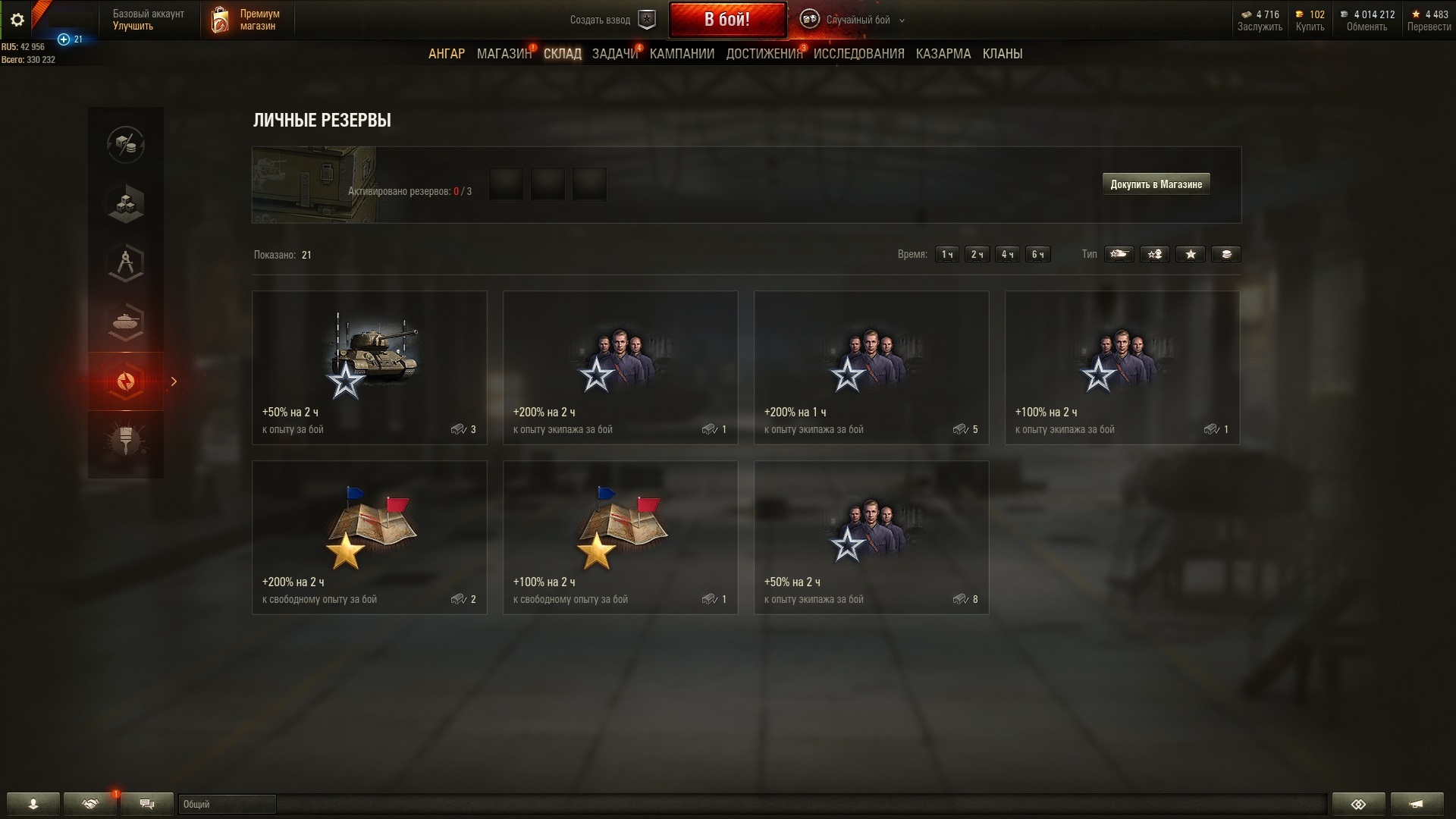Start battle with the В бой! button

coord(726,20)
